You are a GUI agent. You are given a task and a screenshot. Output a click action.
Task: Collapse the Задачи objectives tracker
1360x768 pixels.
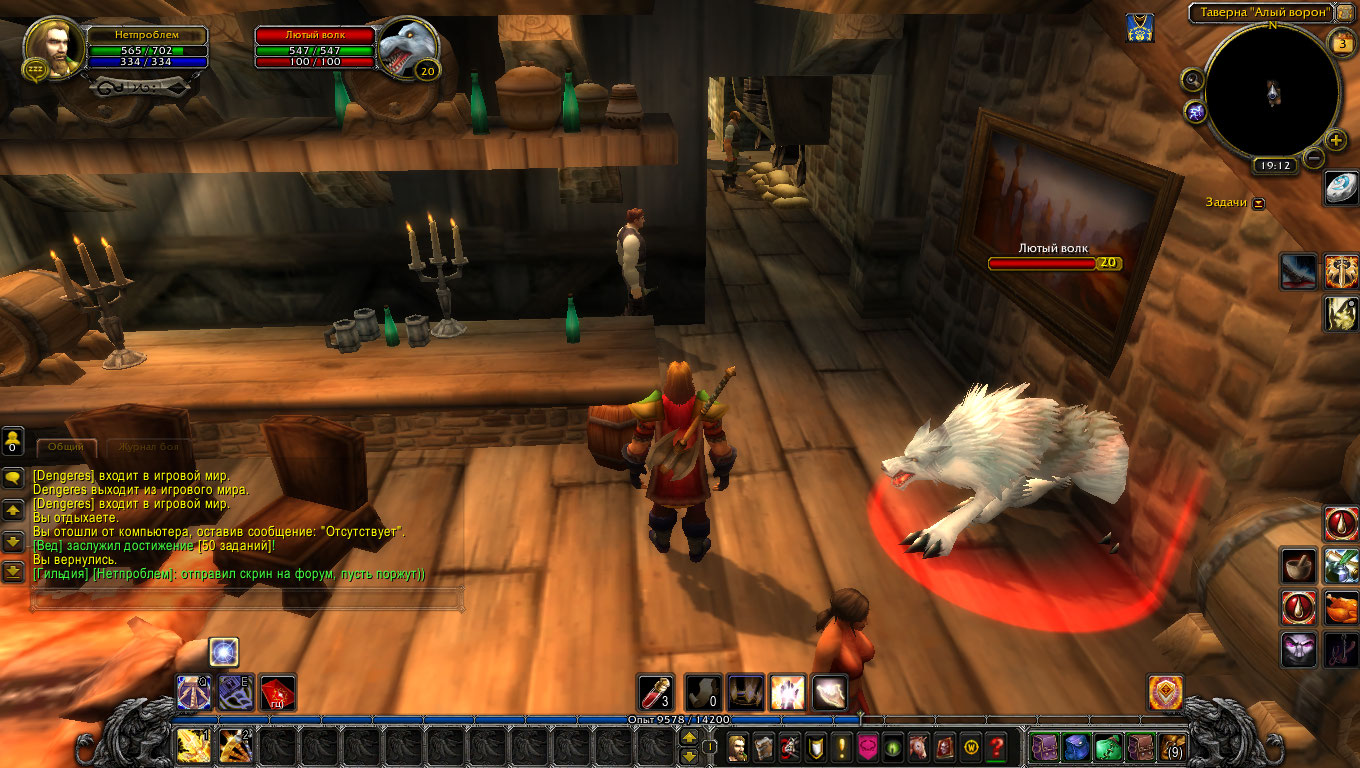point(1258,203)
